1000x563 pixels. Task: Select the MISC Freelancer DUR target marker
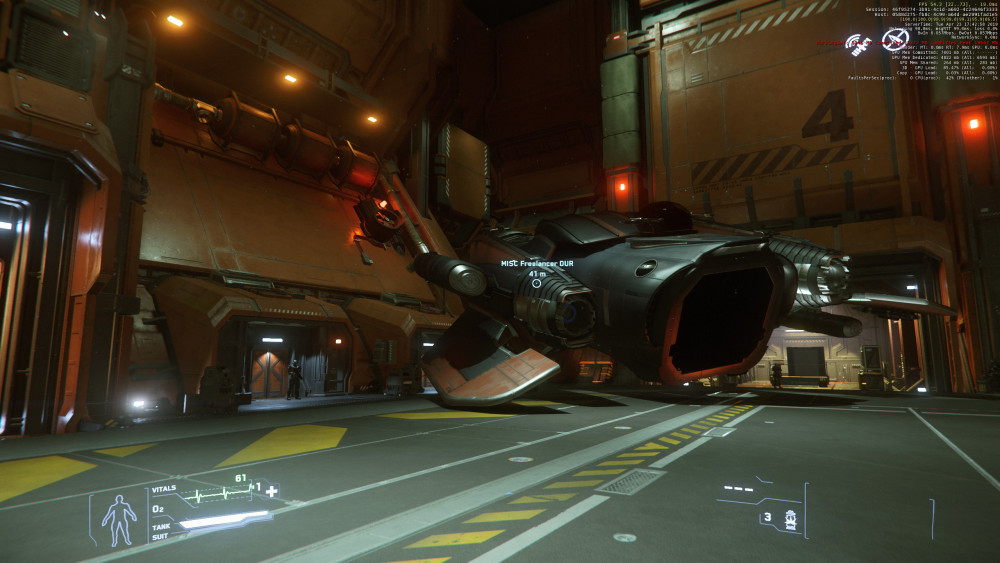coord(537,283)
